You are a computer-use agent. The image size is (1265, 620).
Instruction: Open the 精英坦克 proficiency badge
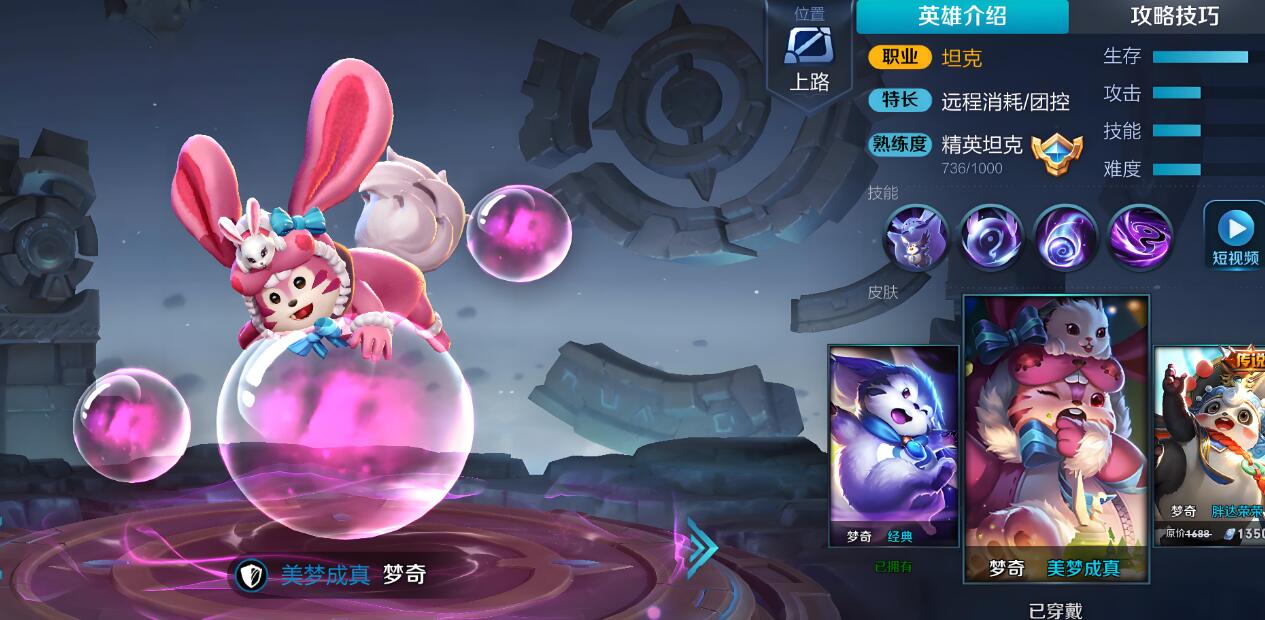pos(1057,154)
